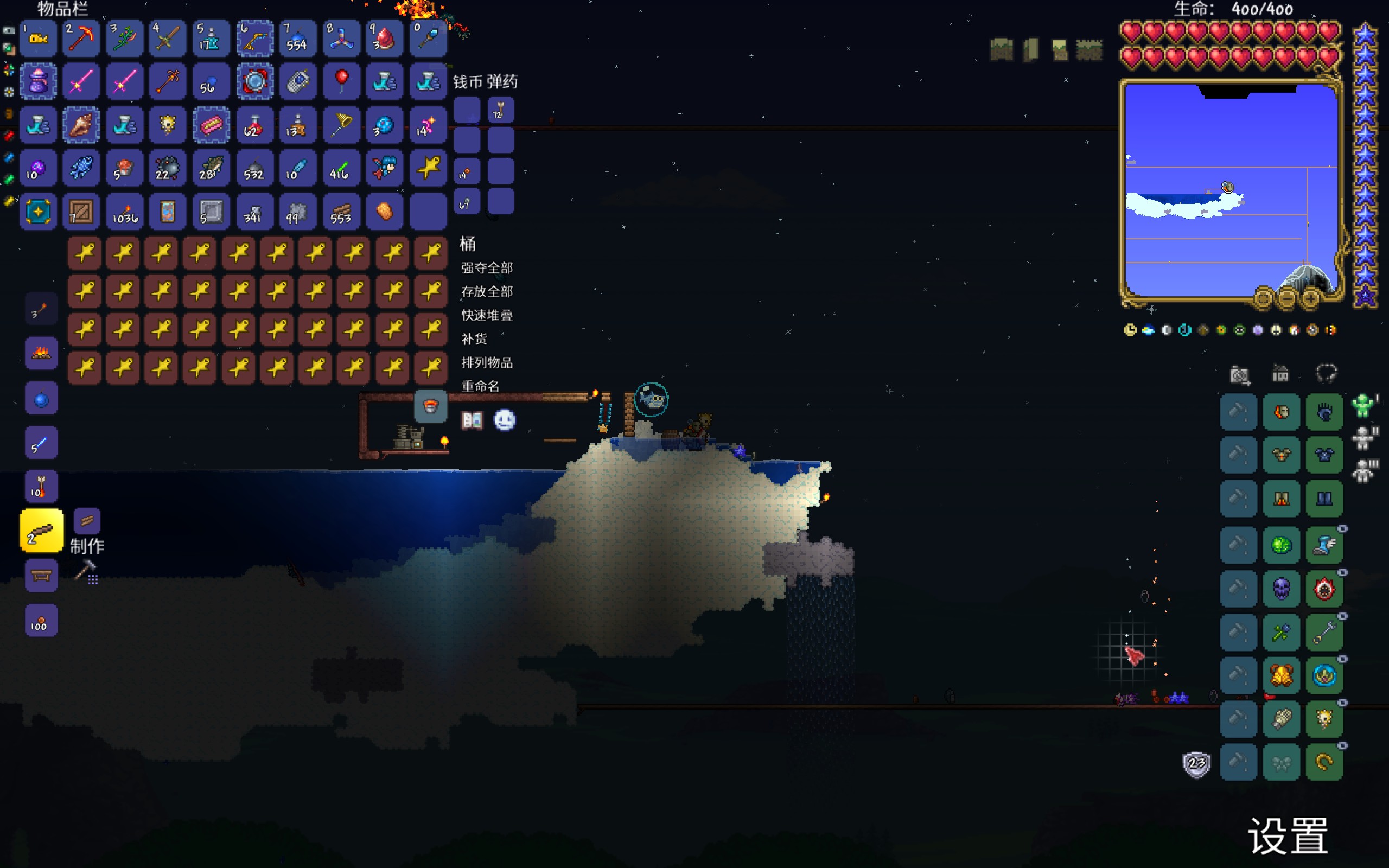Open the housing menu icon
The width and height of the screenshot is (1389, 868).
[1280, 374]
